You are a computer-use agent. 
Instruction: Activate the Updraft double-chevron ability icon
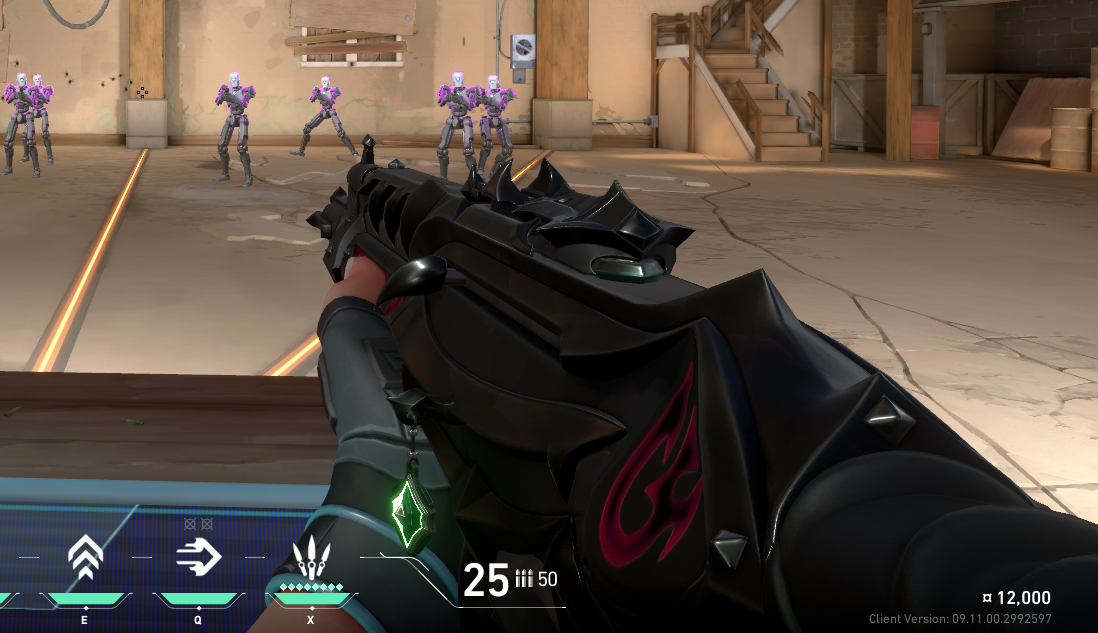[x=86, y=558]
